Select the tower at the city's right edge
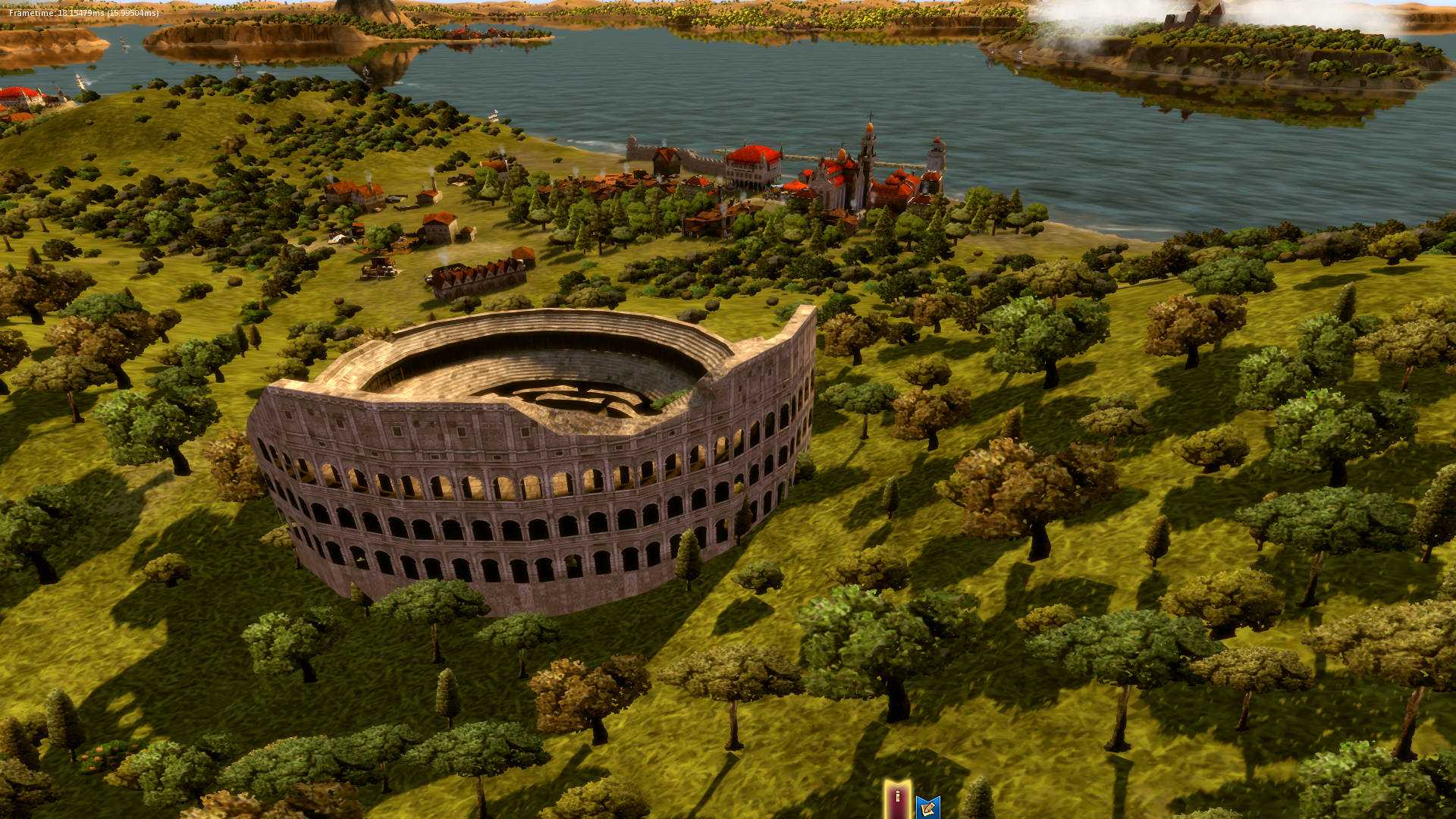The width and height of the screenshot is (1456, 819). (x=937, y=152)
